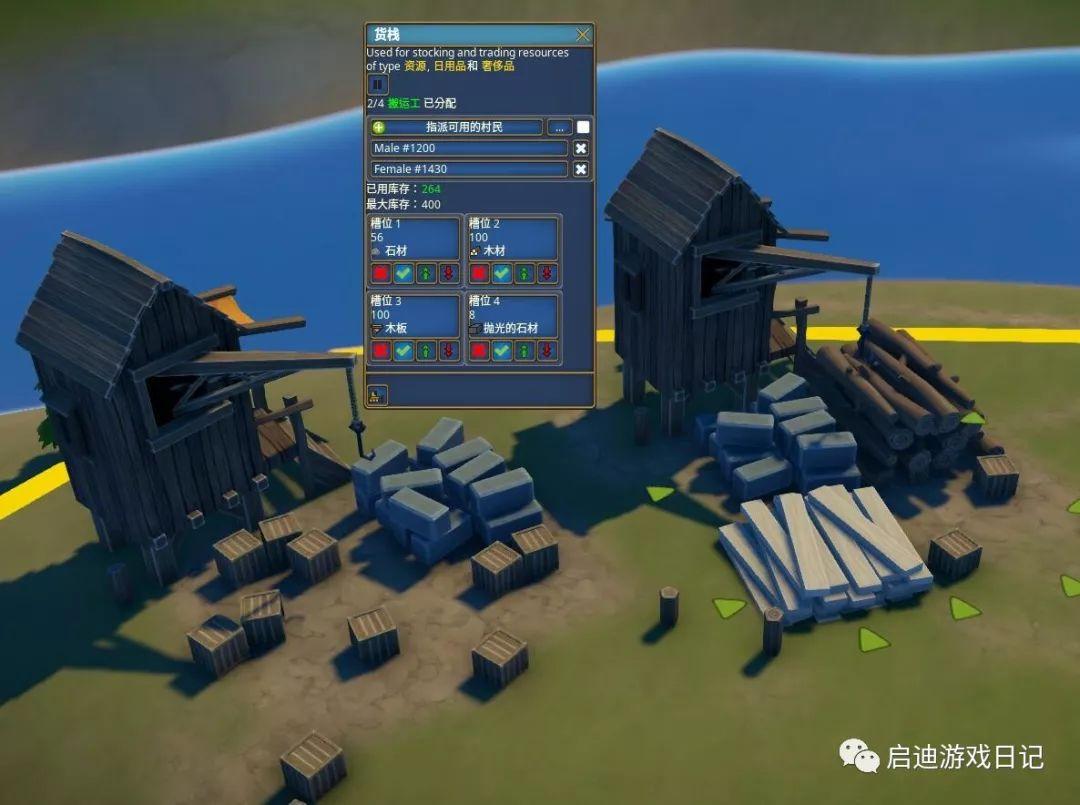Close the 货栈 warehouse panel
This screenshot has height=805, width=1080.
(583, 35)
